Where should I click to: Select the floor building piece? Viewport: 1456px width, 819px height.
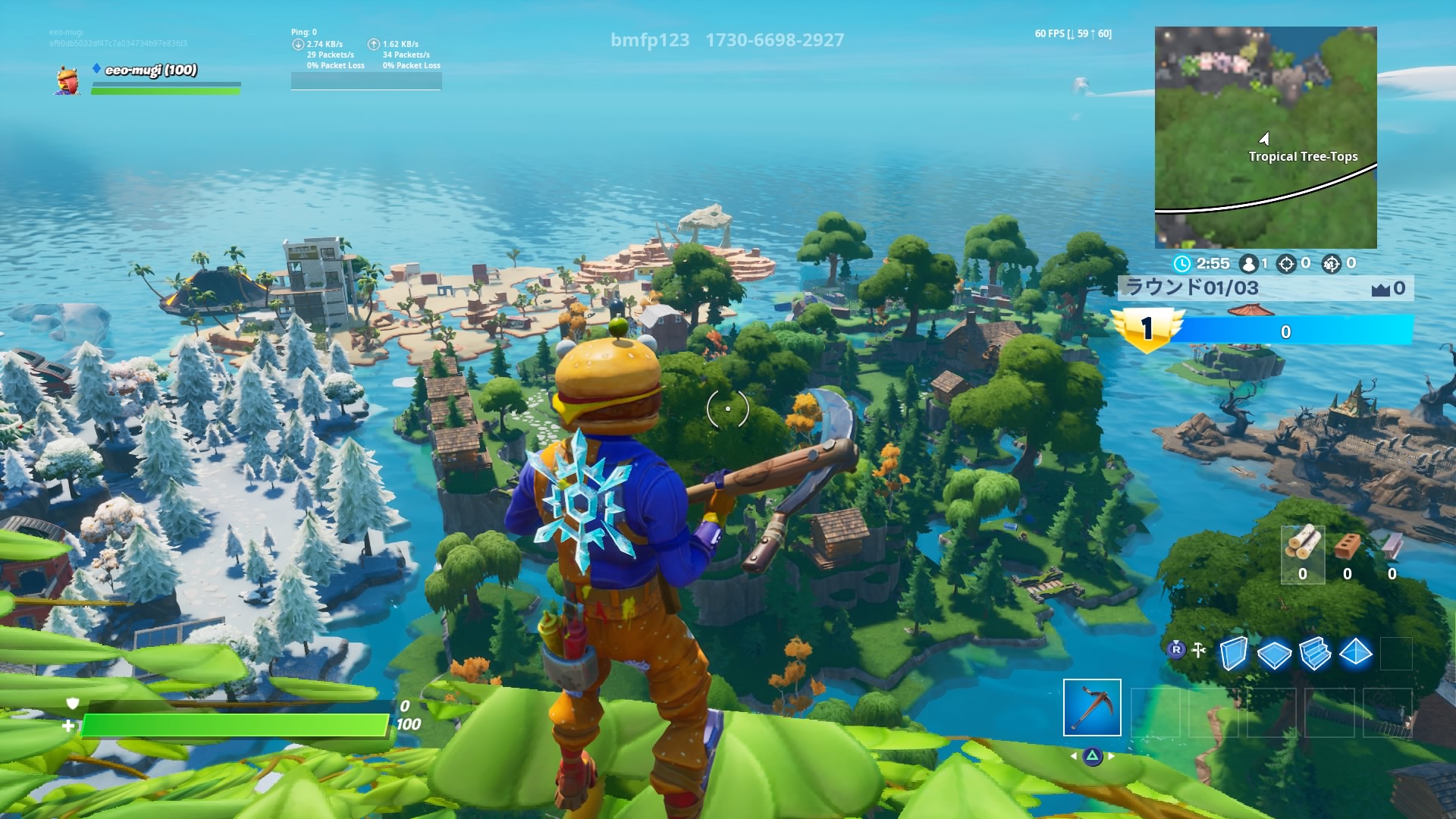point(1274,654)
